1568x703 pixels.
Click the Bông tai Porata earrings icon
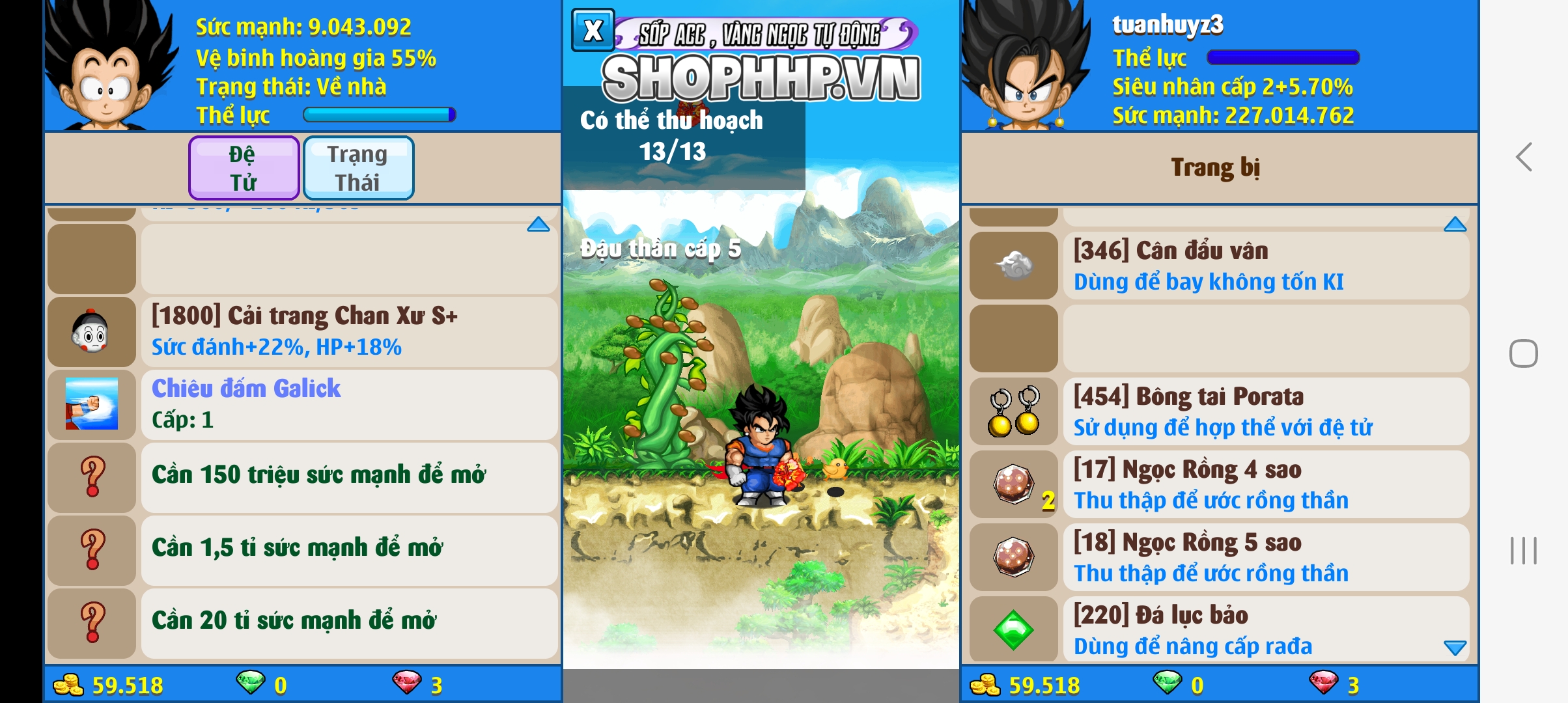click(x=1013, y=411)
